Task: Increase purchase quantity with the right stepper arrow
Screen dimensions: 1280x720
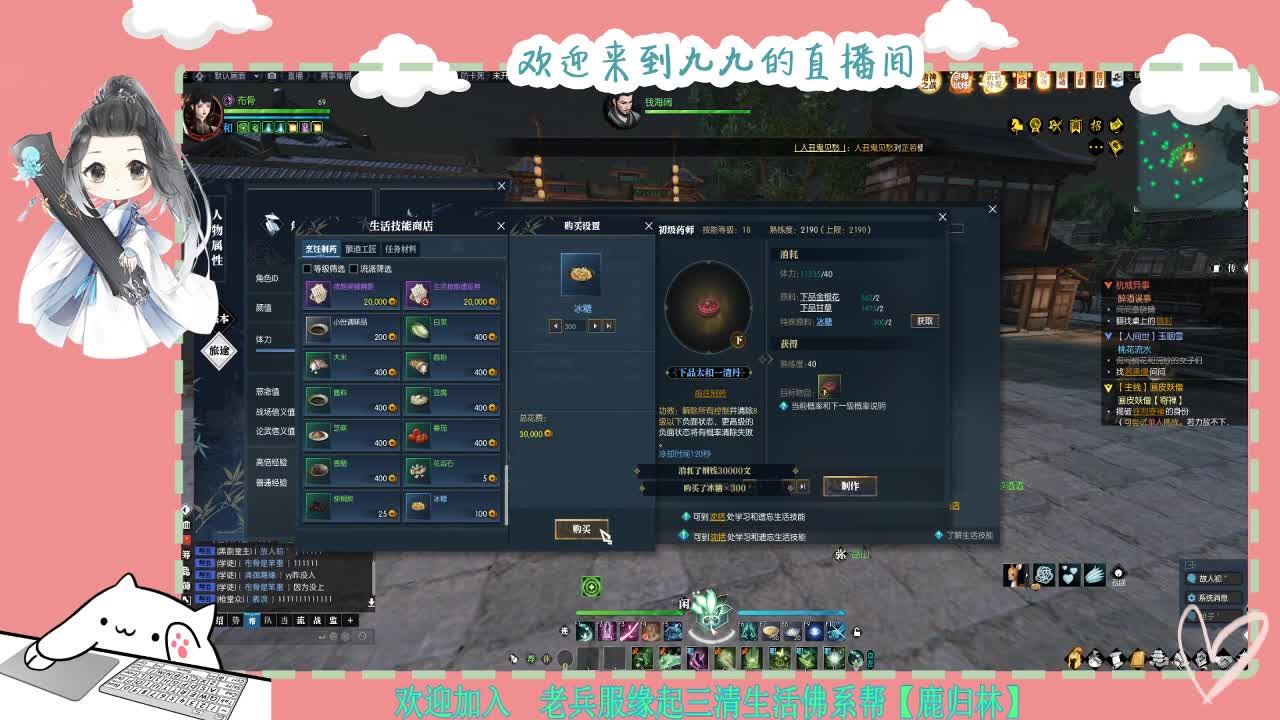Action: 595,323
